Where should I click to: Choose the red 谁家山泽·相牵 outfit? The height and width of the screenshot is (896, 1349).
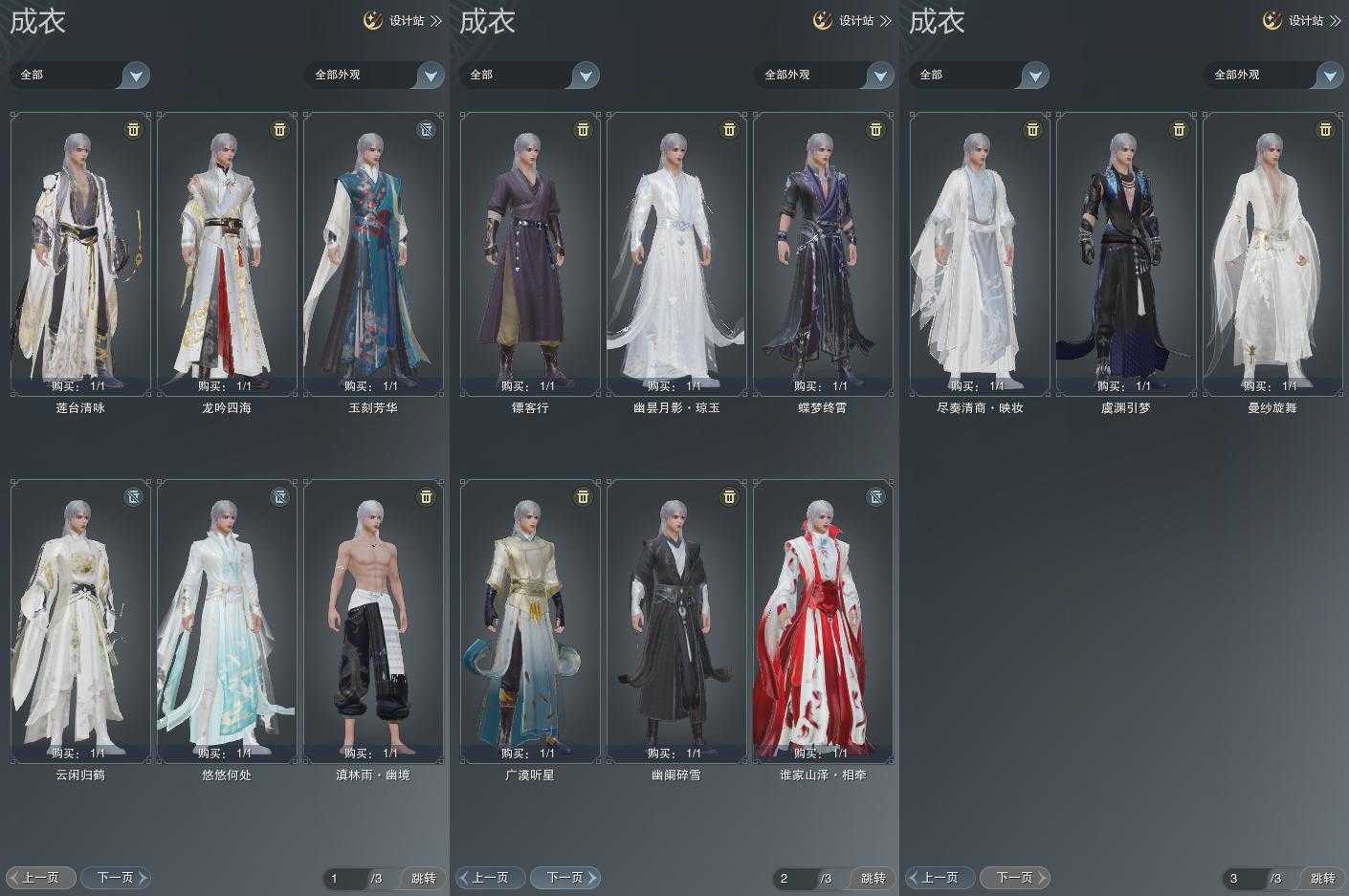[x=823, y=621]
